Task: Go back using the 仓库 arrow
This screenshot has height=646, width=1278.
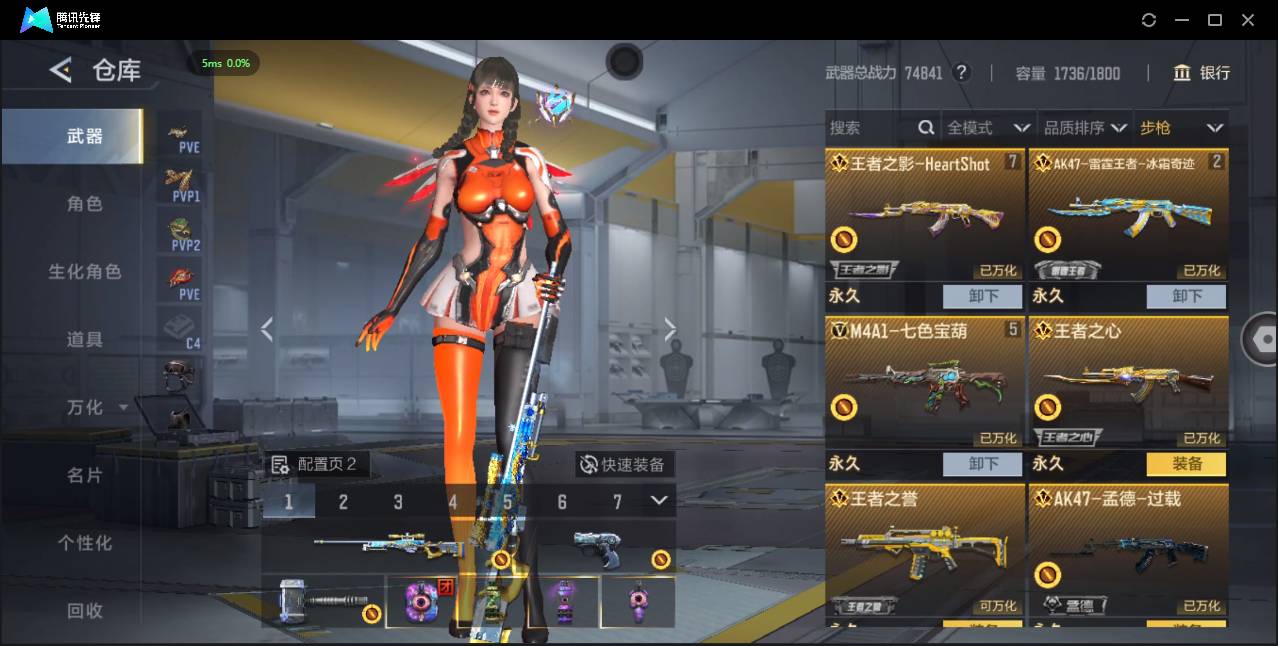Action: tap(61, 70)
